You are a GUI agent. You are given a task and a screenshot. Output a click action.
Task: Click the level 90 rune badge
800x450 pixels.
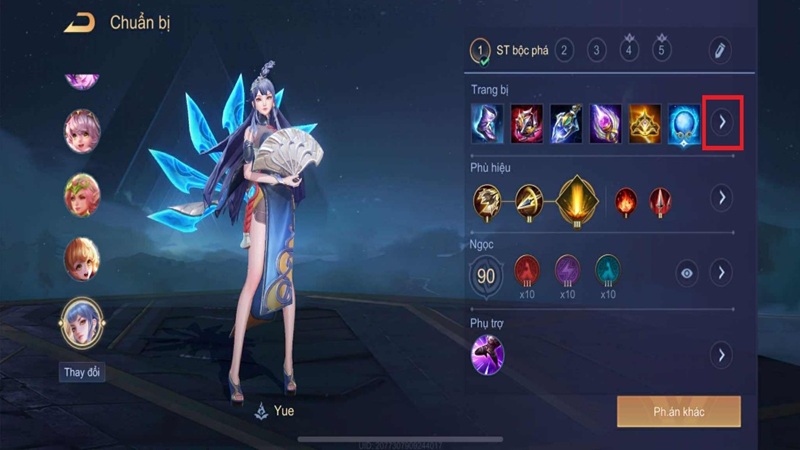tap(488, 272)
